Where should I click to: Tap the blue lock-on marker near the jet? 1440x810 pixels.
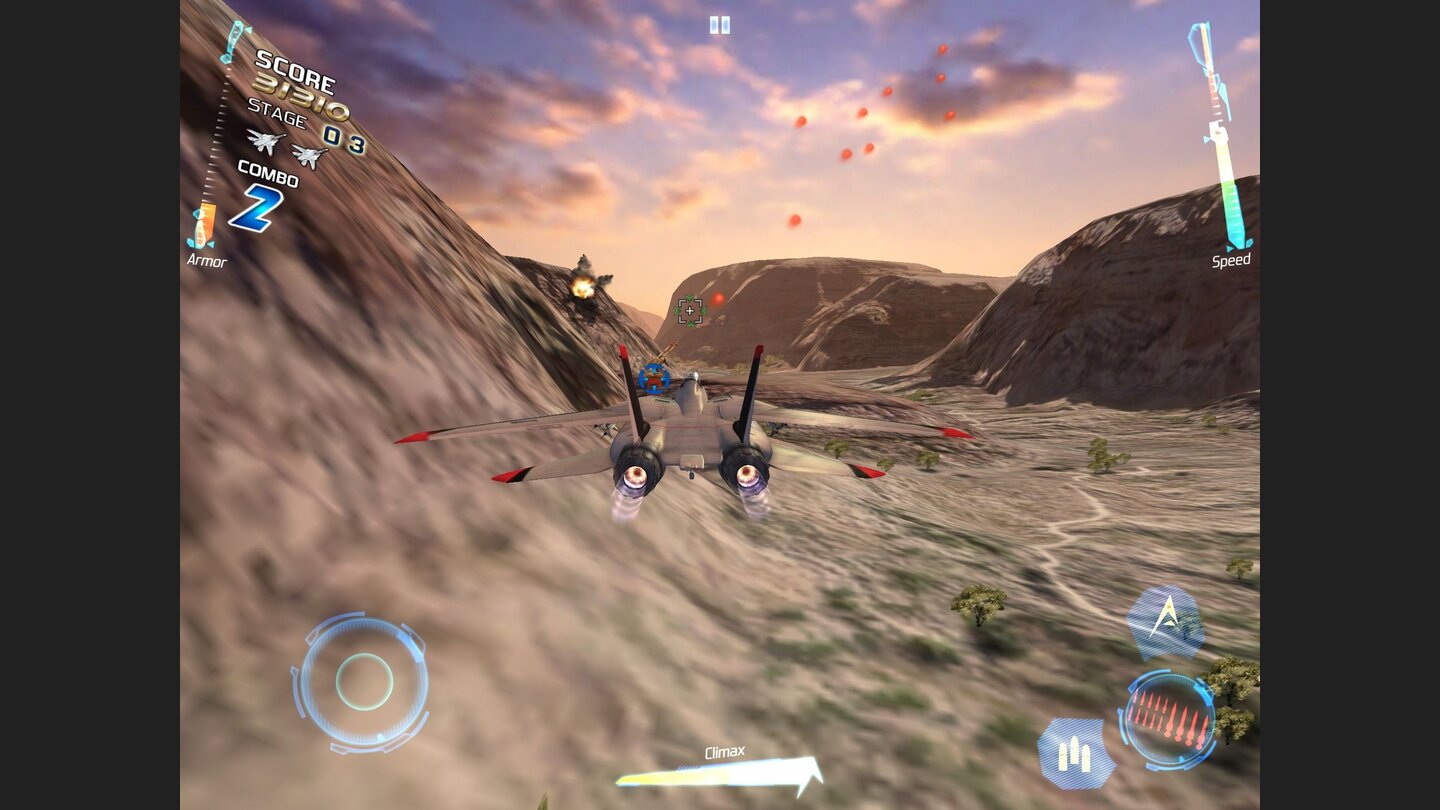coord(654,379)
